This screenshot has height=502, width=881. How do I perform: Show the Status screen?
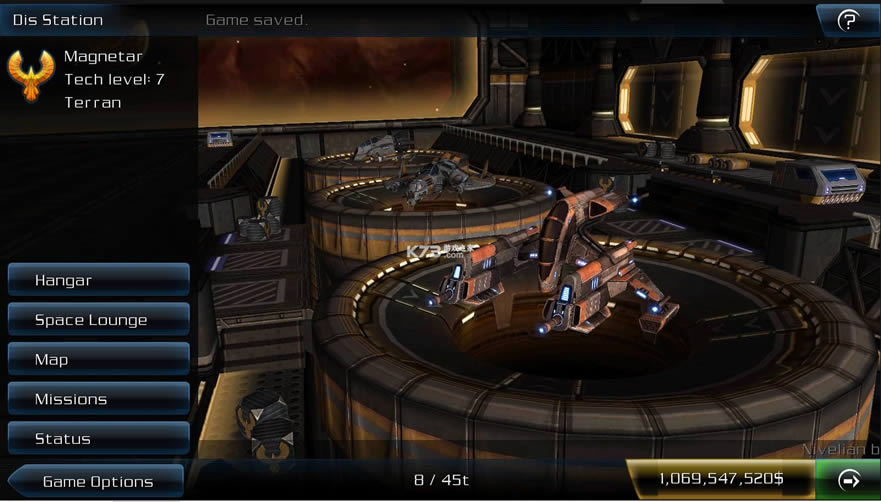pyautogui.click(x=98, y=438)
